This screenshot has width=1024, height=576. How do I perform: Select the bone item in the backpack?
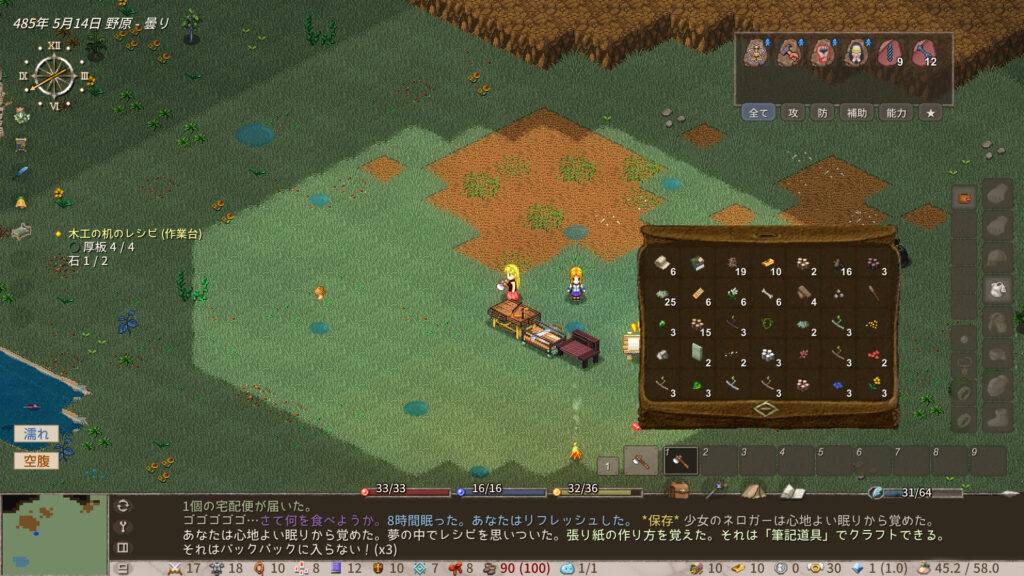point(768,295)
